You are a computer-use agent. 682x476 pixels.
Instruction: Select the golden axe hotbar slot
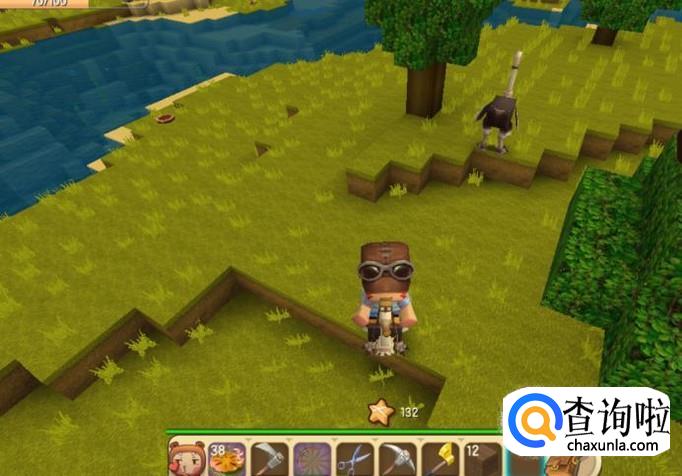click(438, 459)
